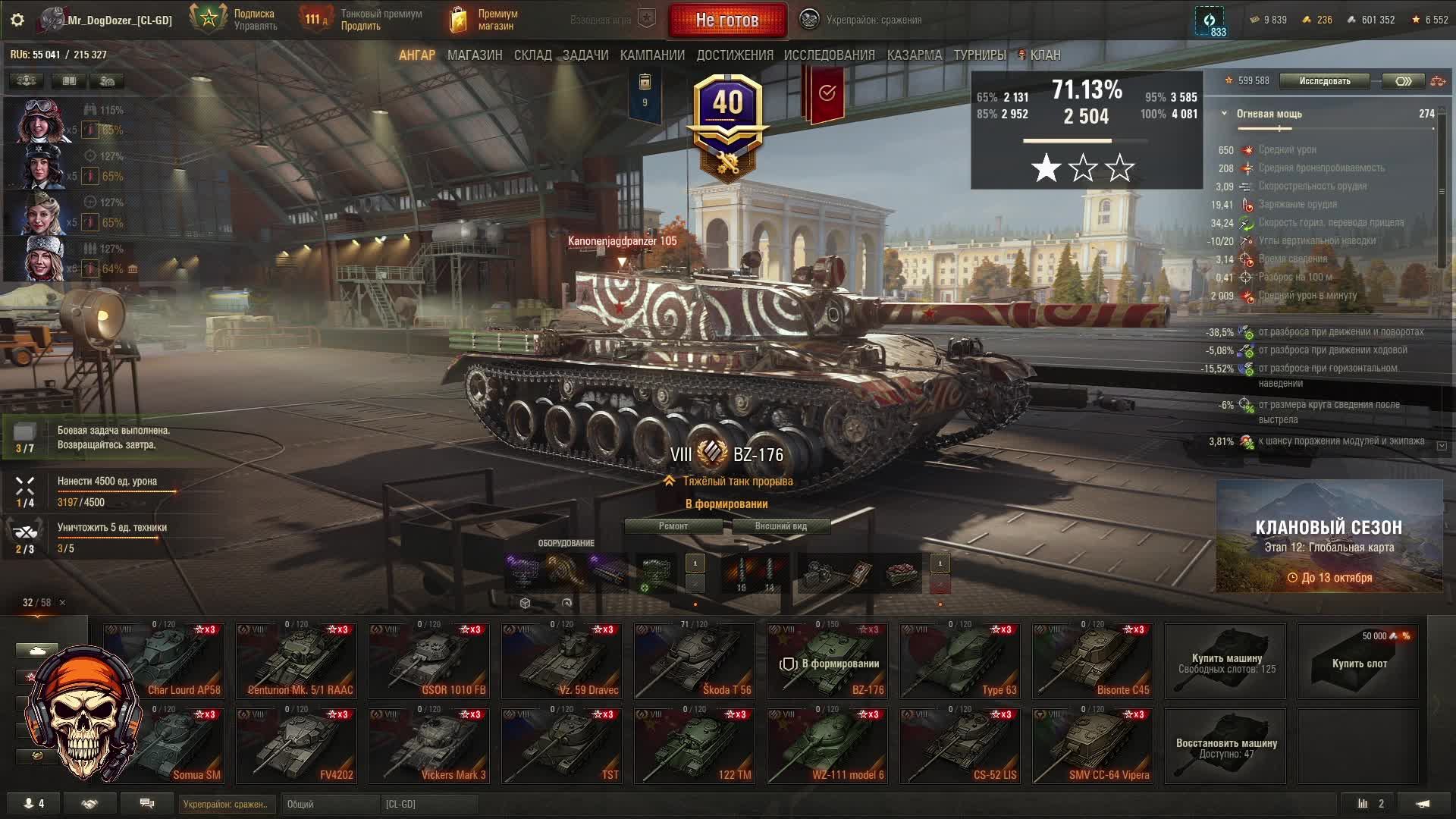Open Внешний вид customization
This screenshot has height=819, width=1456.
(x=780, y=526)
